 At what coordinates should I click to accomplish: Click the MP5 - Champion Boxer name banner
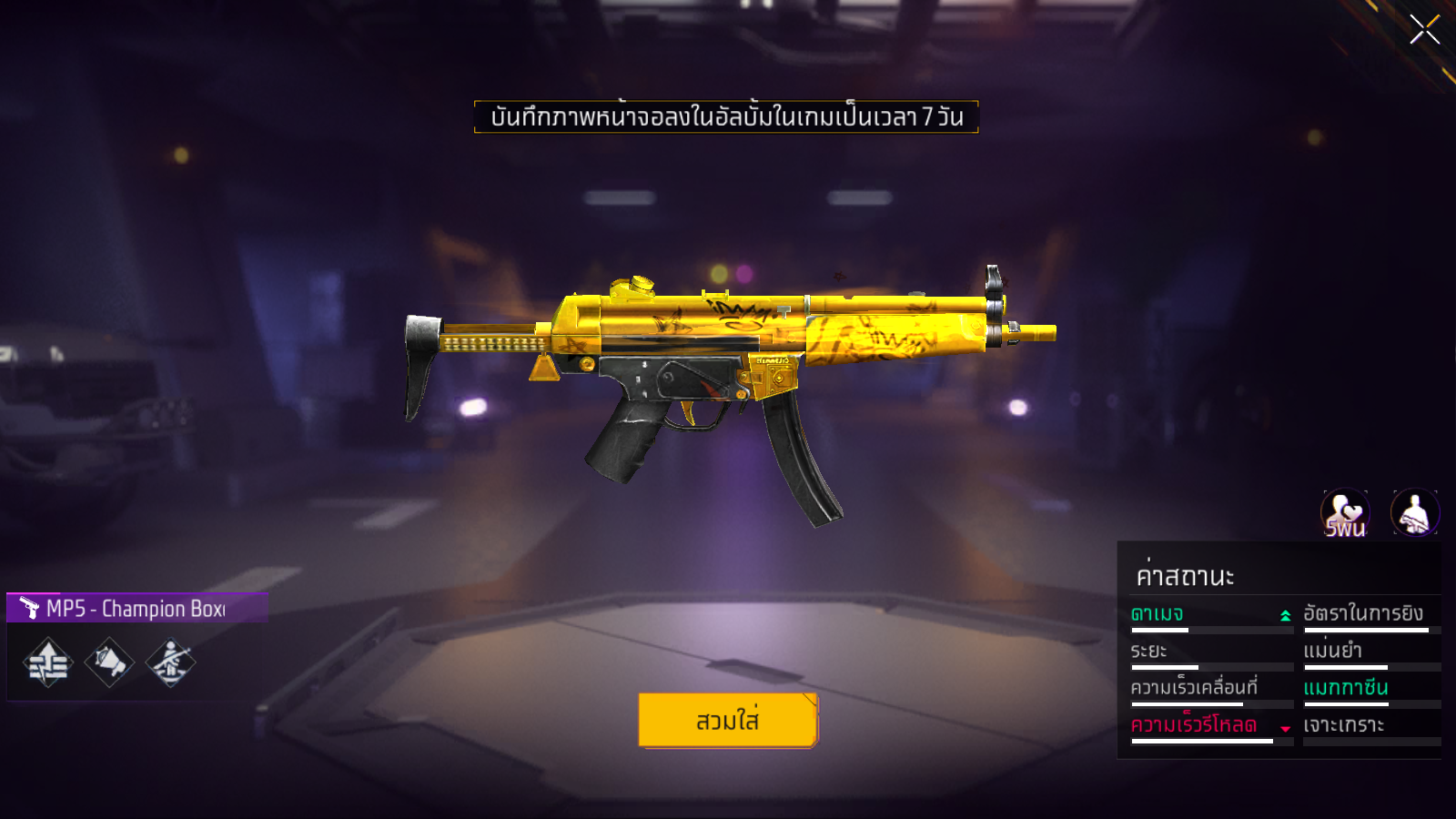point(136,608)
